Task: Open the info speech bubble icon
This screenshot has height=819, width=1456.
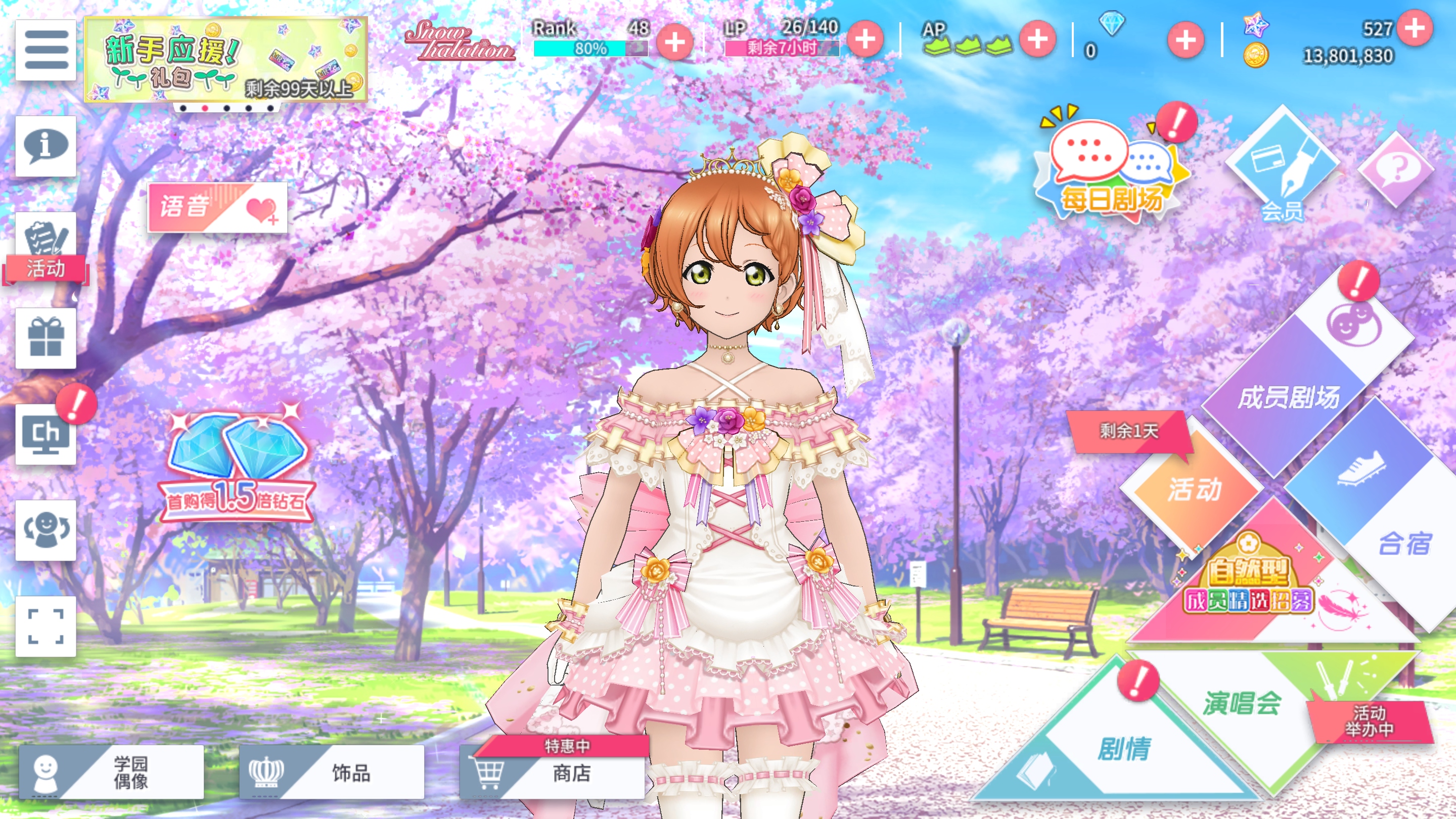Action: coord(46,146)
